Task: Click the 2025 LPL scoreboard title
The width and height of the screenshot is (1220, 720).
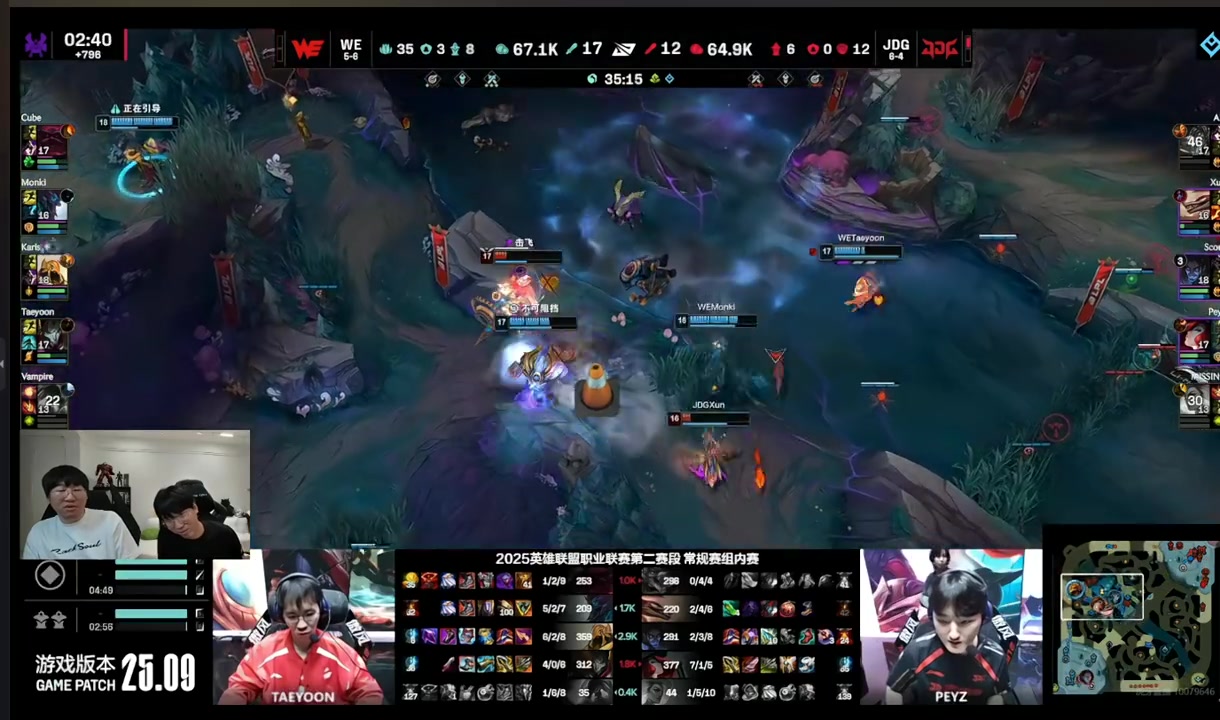Action: pyautogui.click(x=627, y=559)
